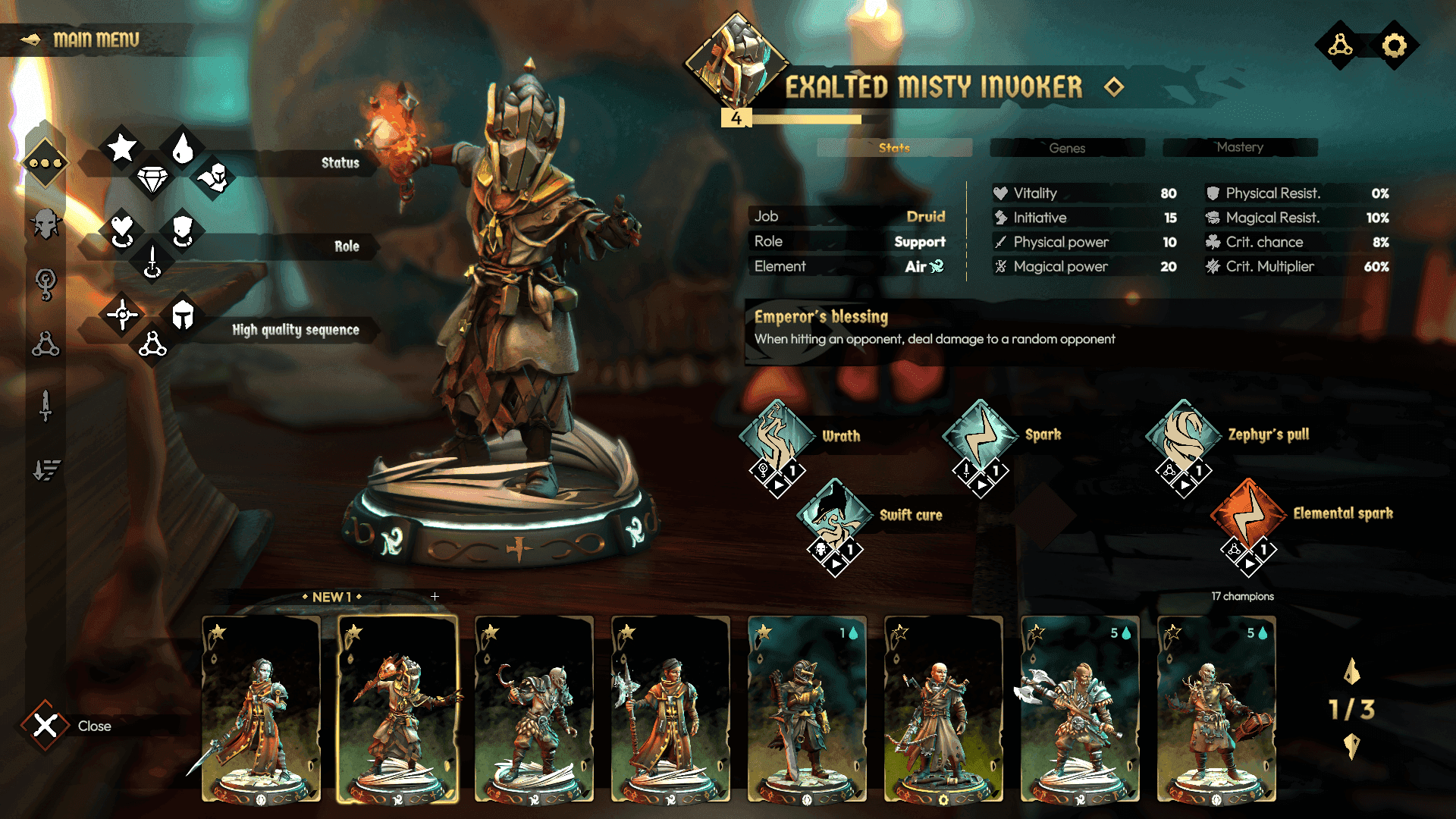The image size is (1456, 819).
Task: Choose the Spark ability icon
Action: [x=980, y=435]
